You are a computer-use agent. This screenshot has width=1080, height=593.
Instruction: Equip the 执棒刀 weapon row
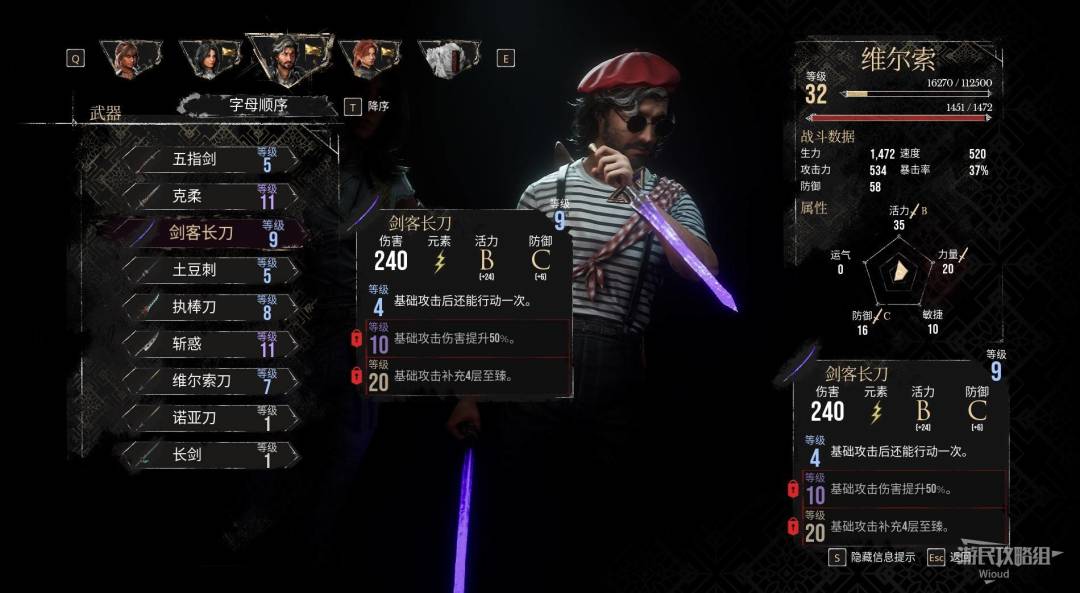coord(208,307)
